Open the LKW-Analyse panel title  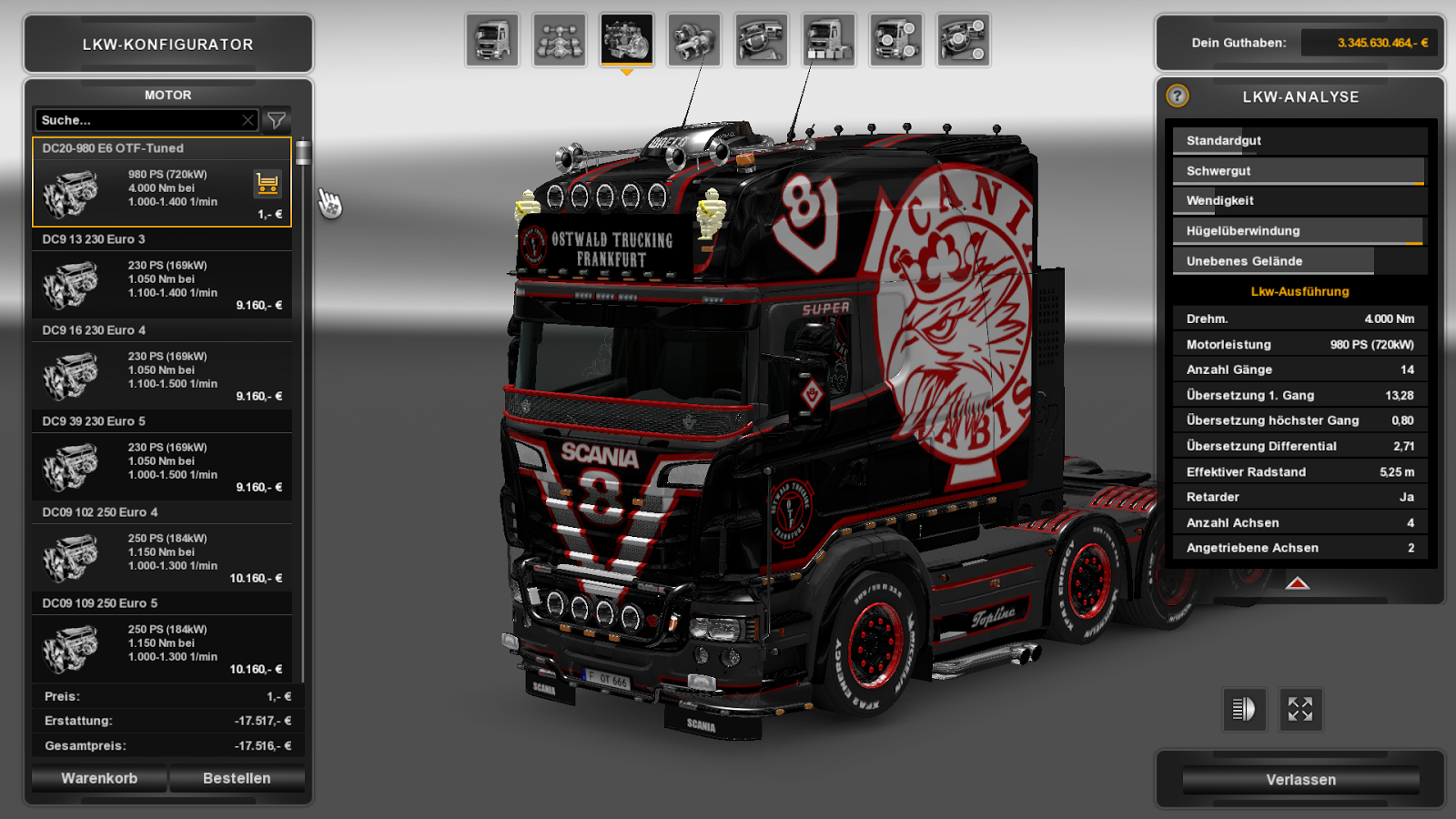coord(1301,96)
